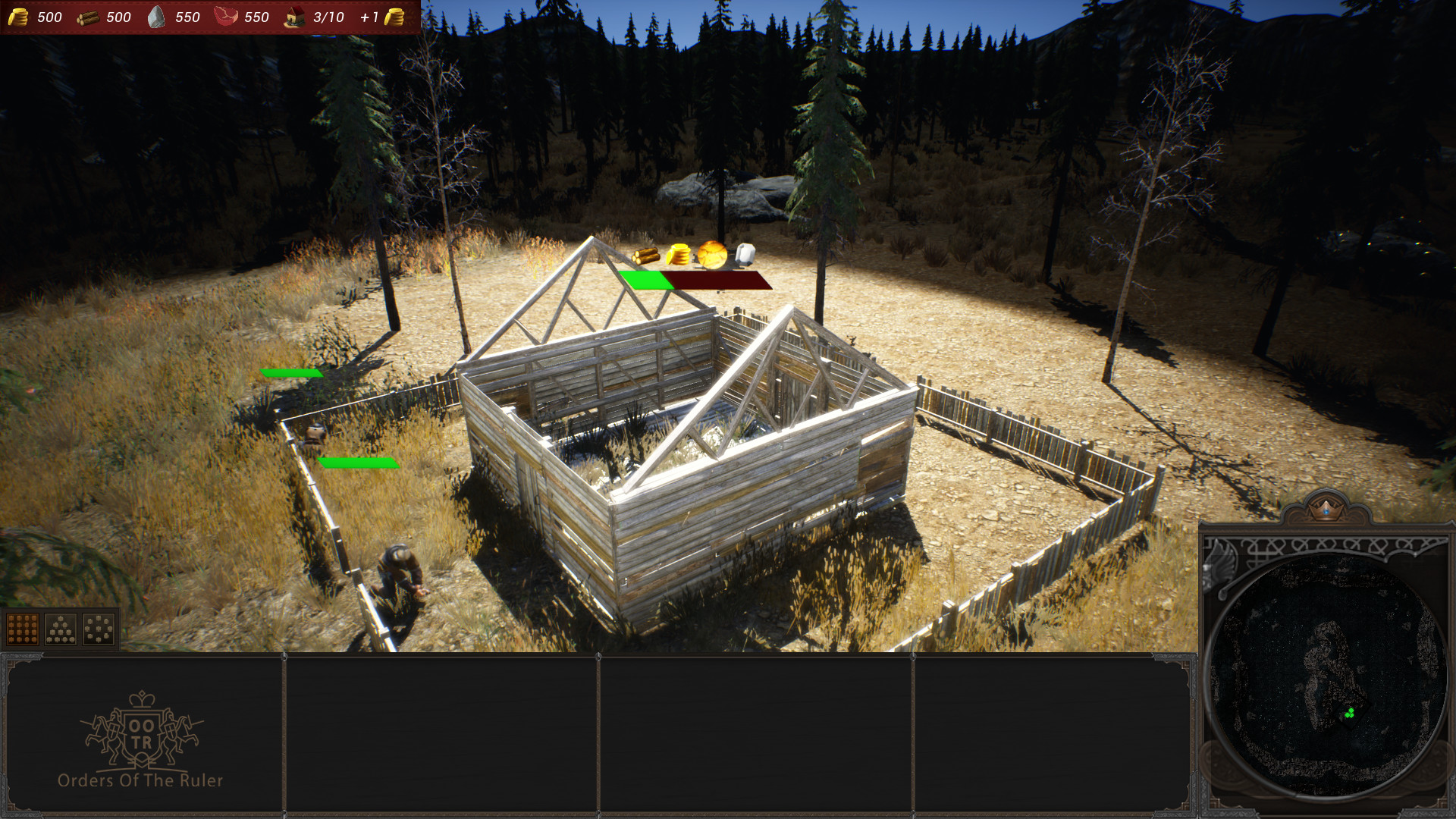The height and width of the screenshot is (819, 1456).
Task: Click the floating log icon above the house
Action: [x=647, y=256]
